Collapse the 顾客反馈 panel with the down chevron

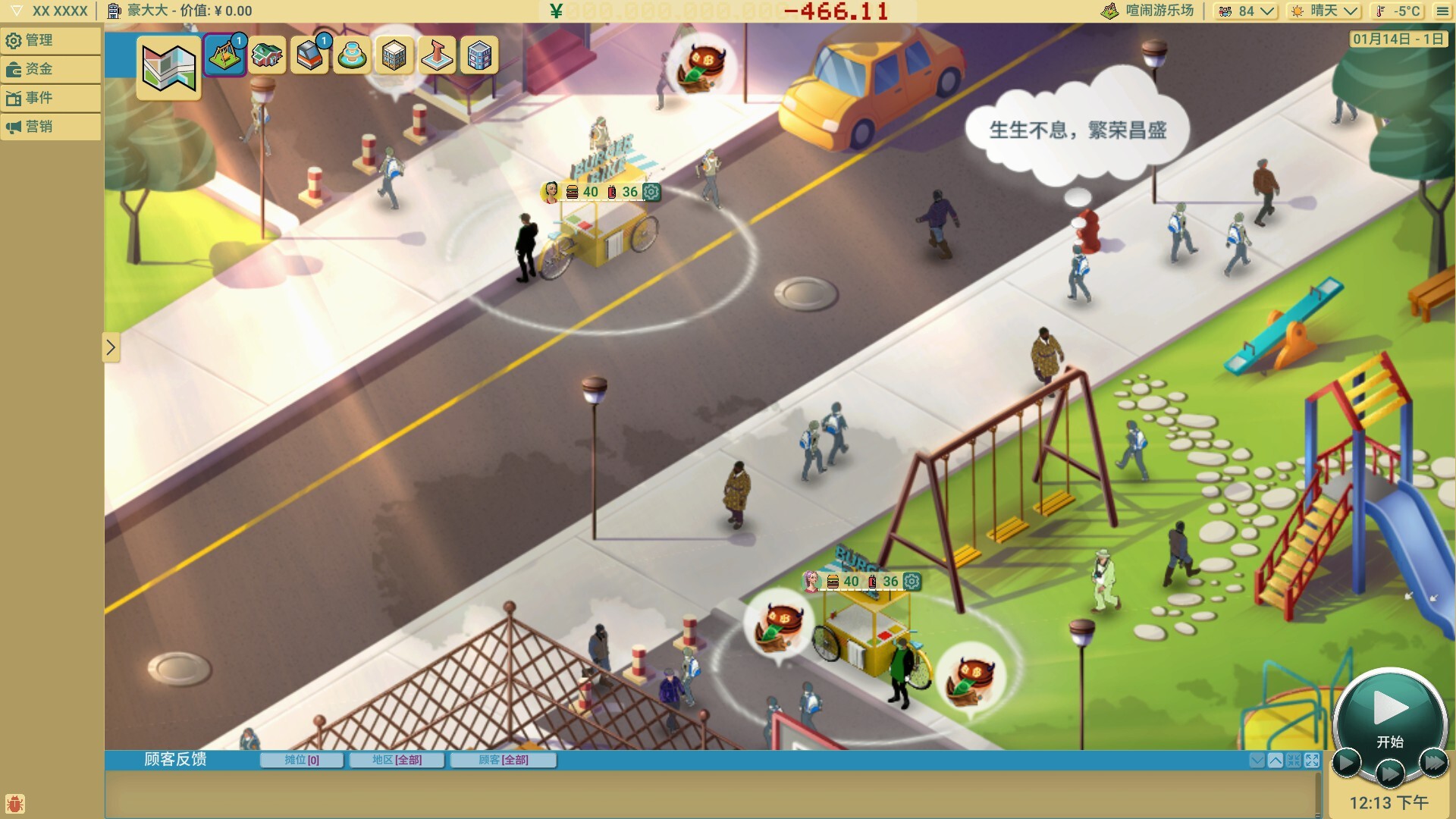(1257, 761)
